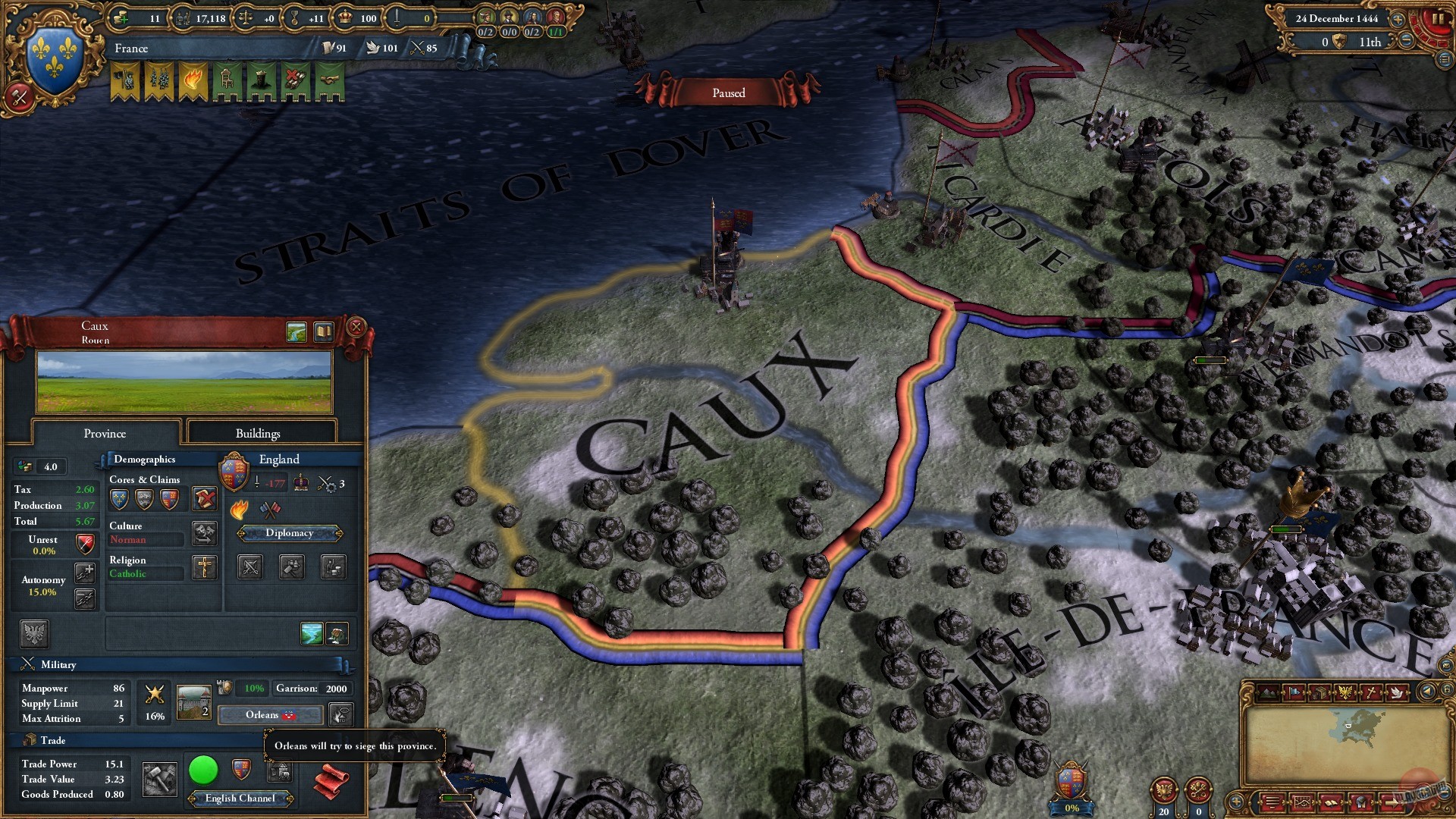Open the missions screen from the flag row
Viewport: 1456px width, 819px height.
(125, 80)
